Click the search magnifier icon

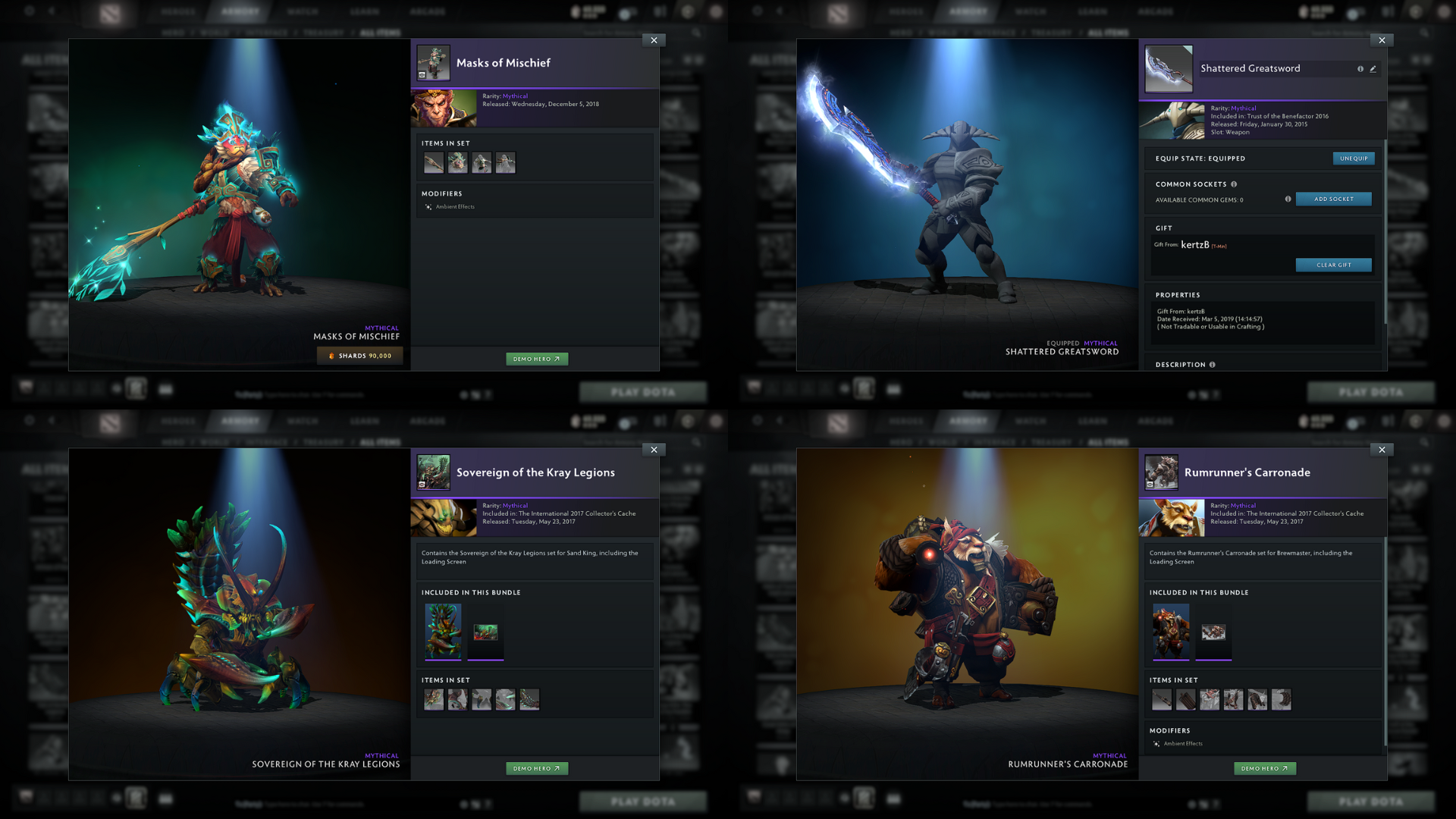[696, 33]
